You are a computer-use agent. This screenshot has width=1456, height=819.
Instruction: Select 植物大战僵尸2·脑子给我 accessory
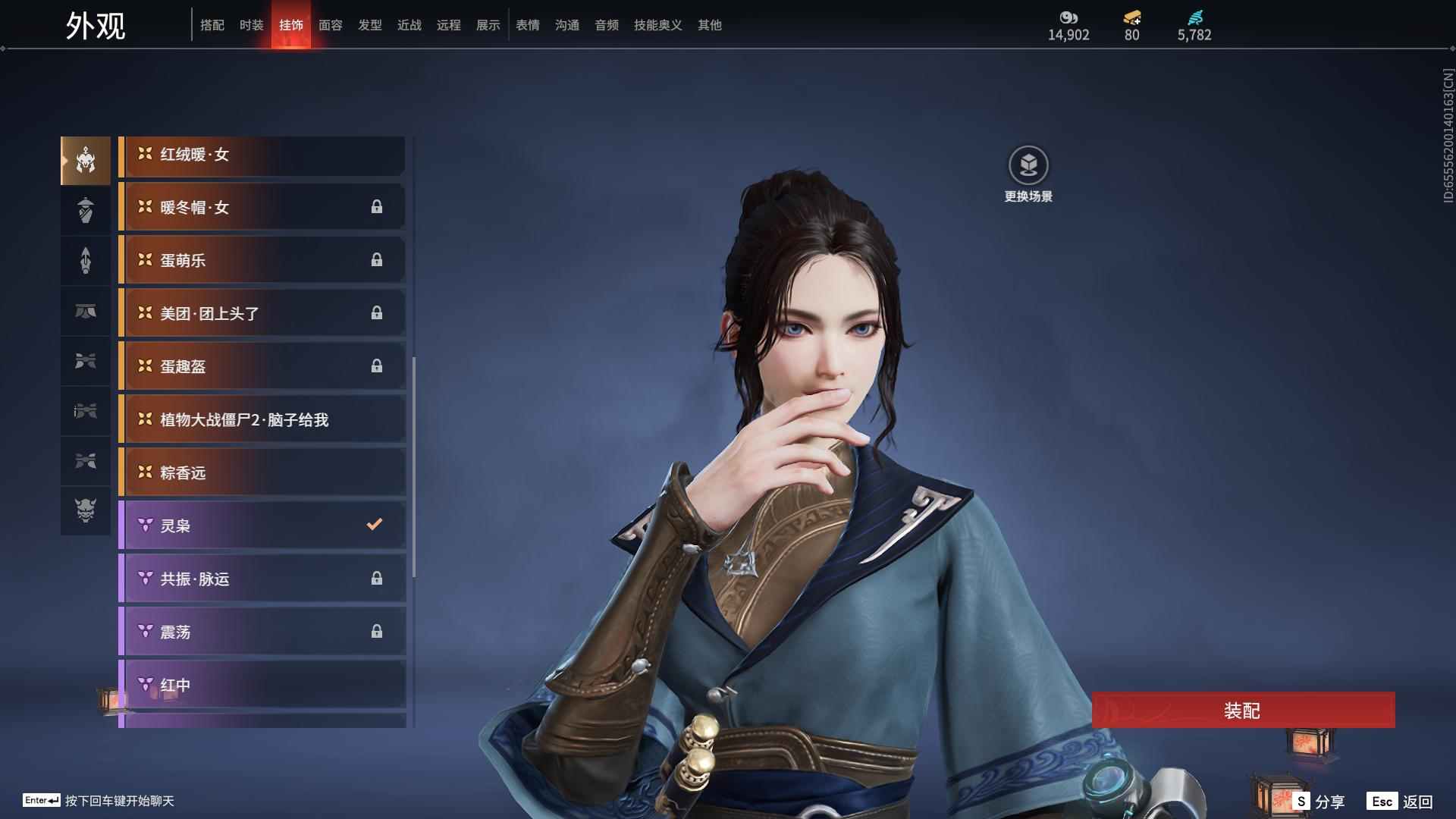point(262,420)
